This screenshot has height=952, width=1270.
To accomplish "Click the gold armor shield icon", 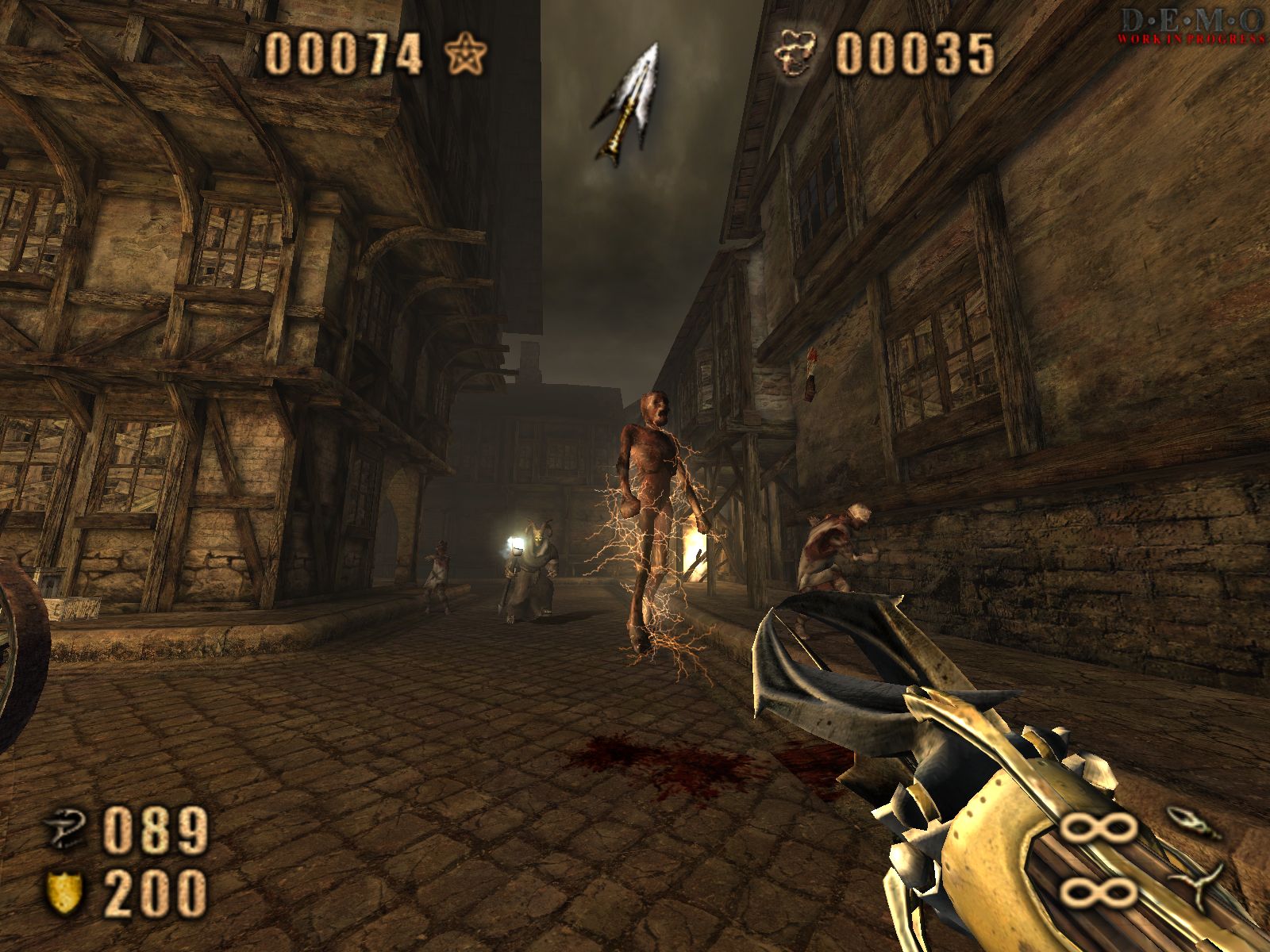I will pyautogui.click(x=65, y=892).
